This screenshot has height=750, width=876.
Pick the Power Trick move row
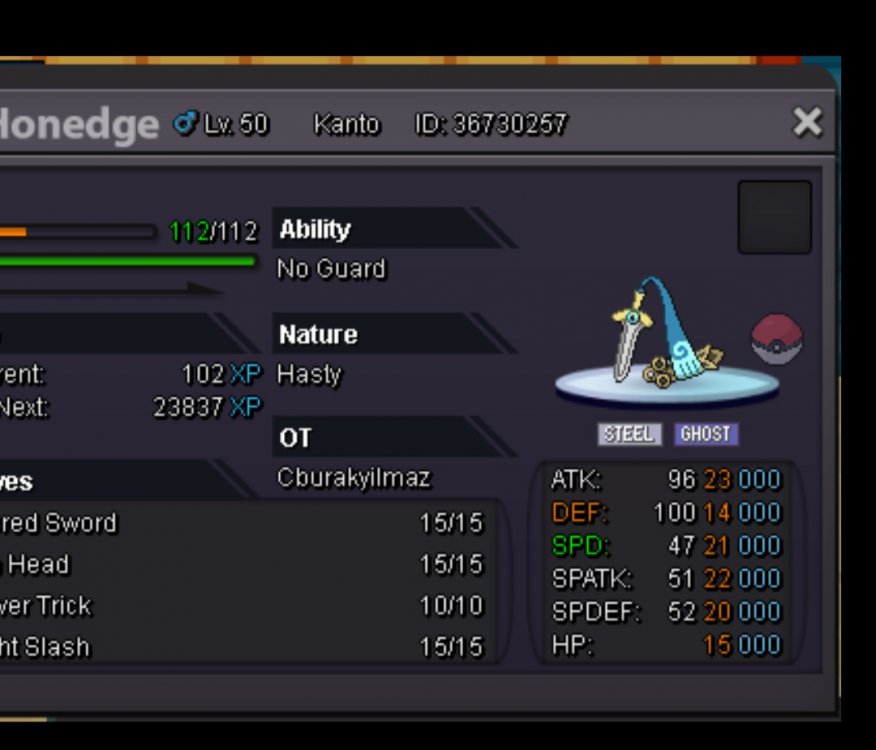[240, 606]
